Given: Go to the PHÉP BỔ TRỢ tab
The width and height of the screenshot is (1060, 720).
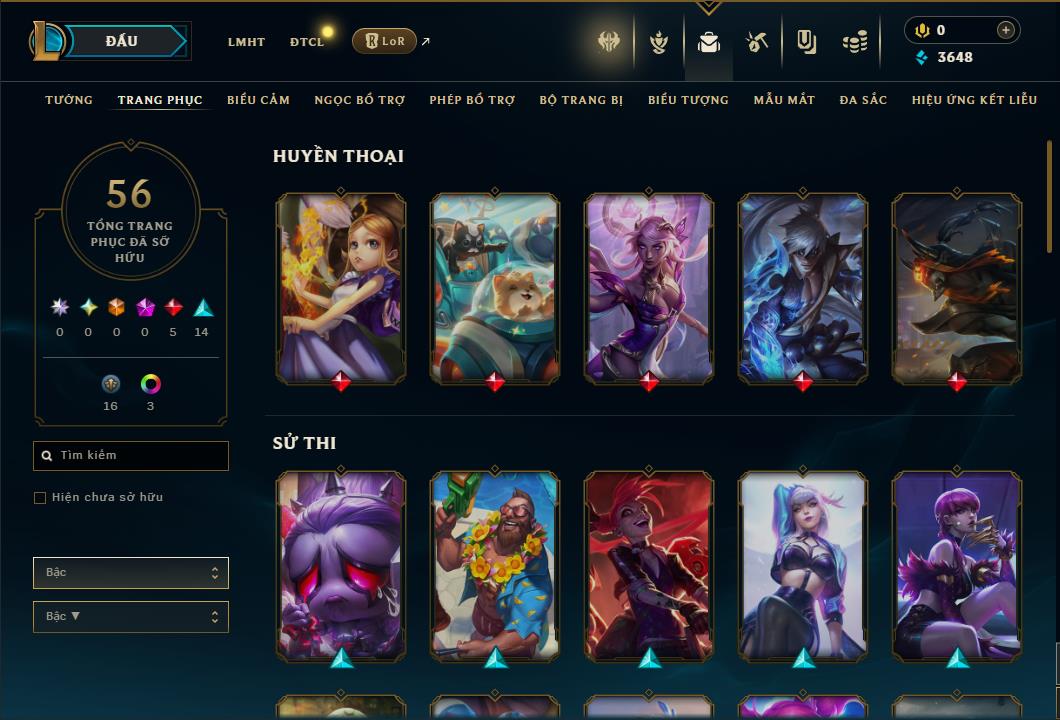Looking at the screenshot, I should [x=472, y=100].
